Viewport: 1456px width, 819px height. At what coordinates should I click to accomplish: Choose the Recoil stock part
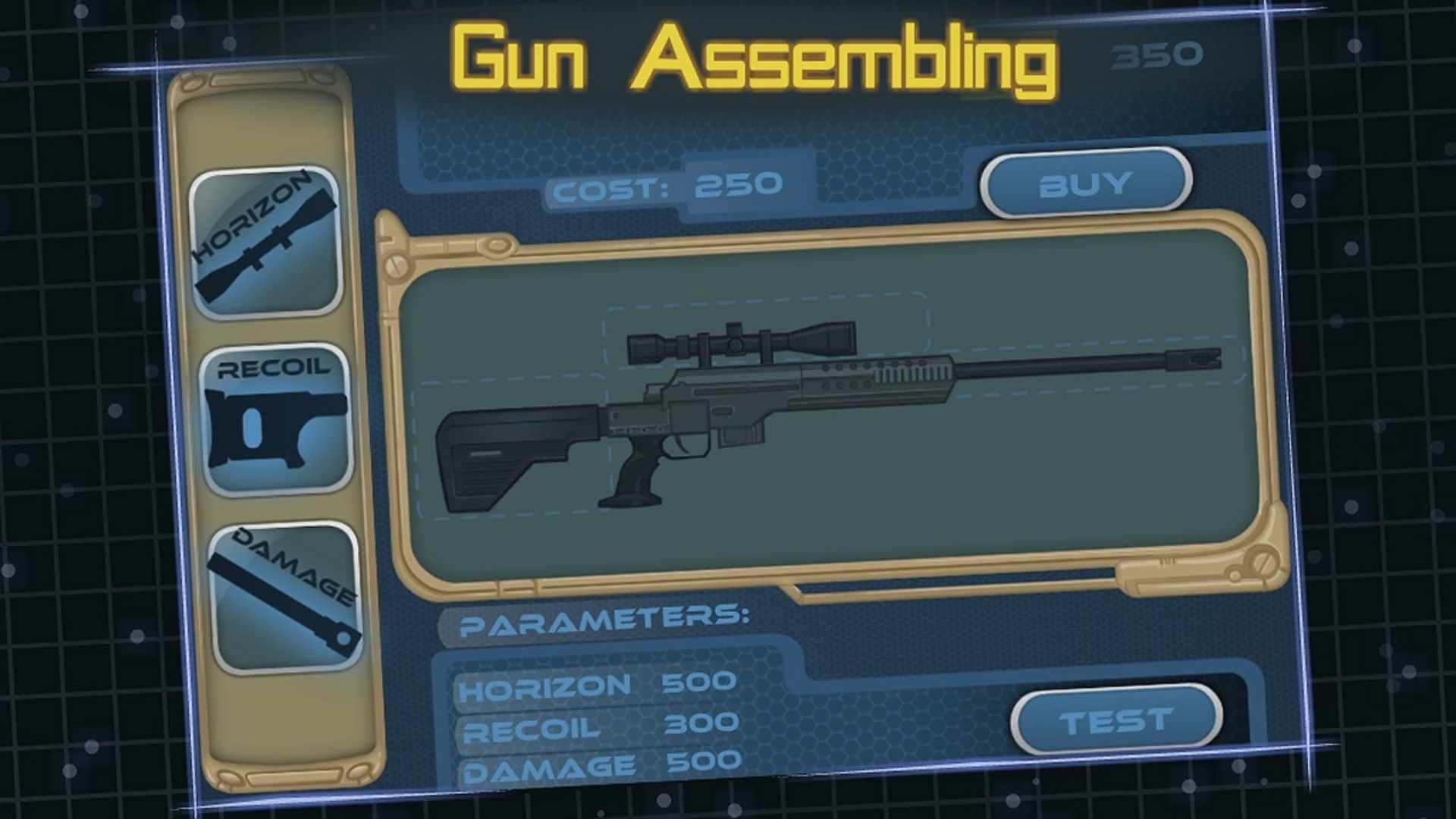click(x=275, y=419)
